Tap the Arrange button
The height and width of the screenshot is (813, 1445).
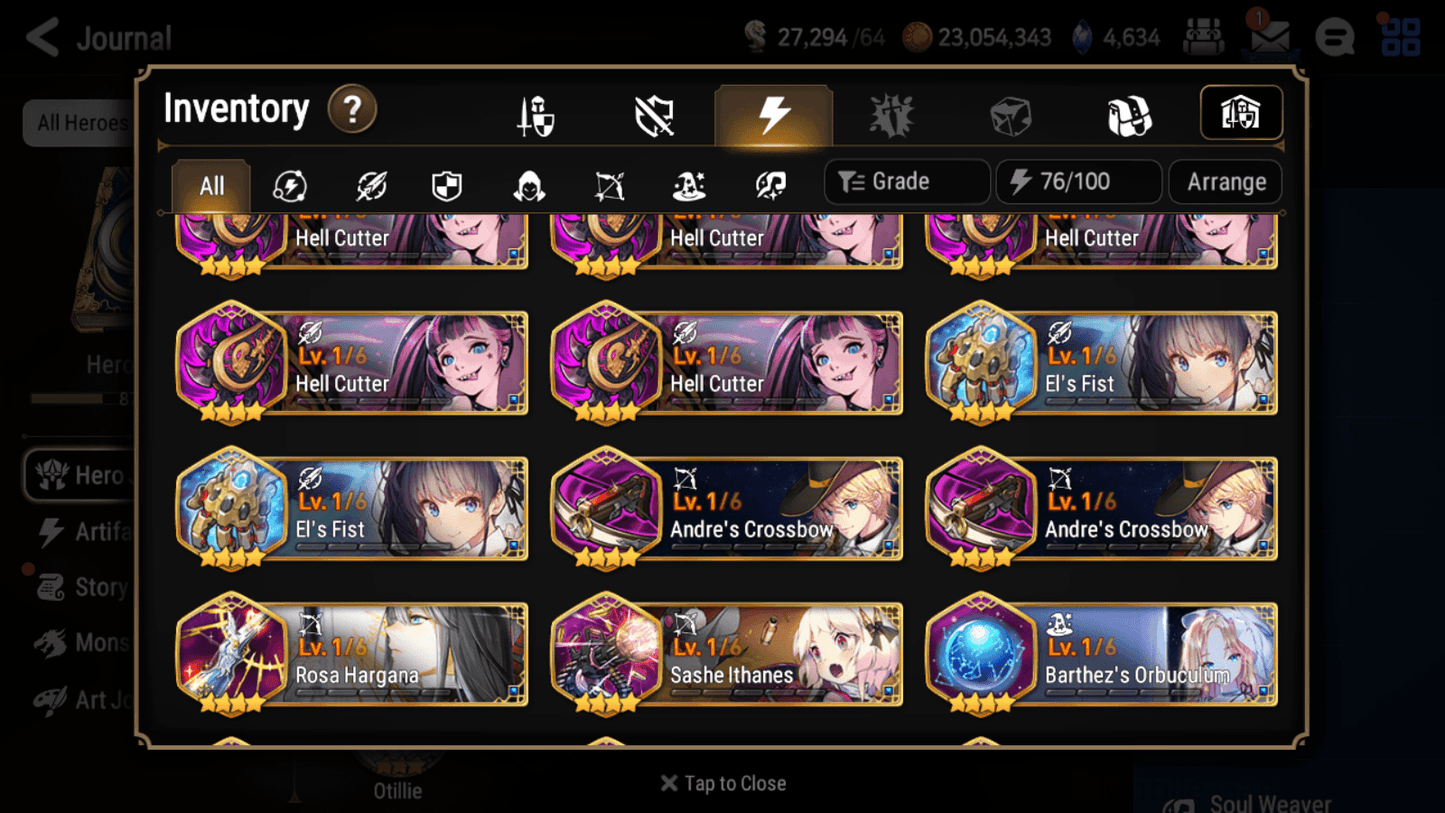click(1225, 181)
